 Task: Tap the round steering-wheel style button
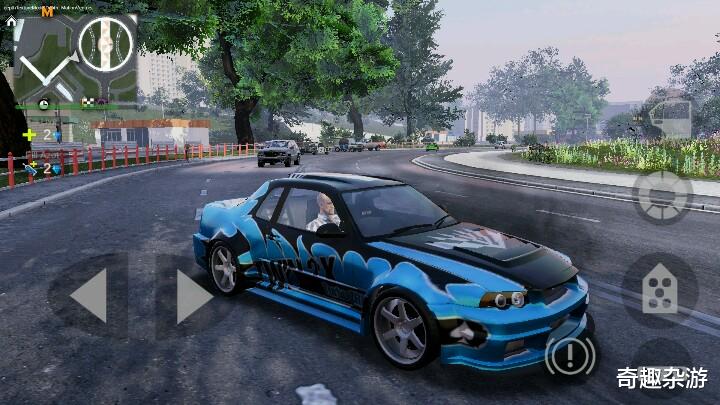coord(661,195)
